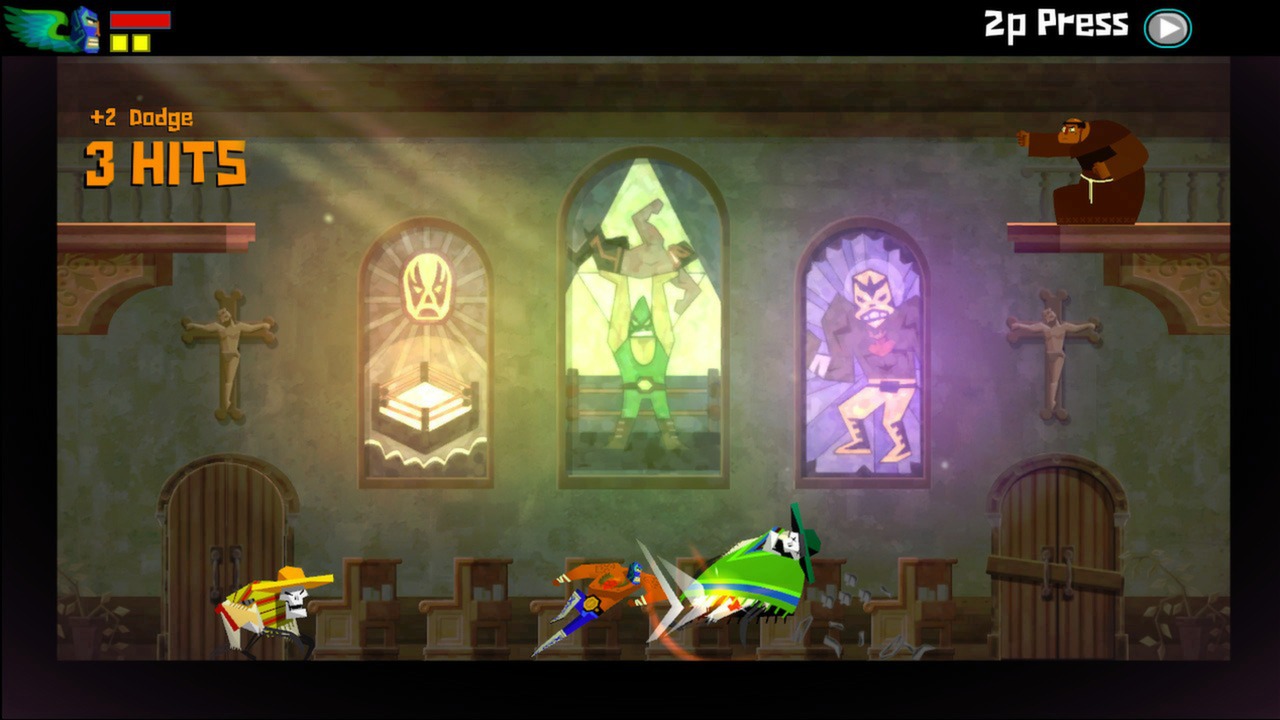
Task: Click the red health bar
Action: [x=139, y=18]
